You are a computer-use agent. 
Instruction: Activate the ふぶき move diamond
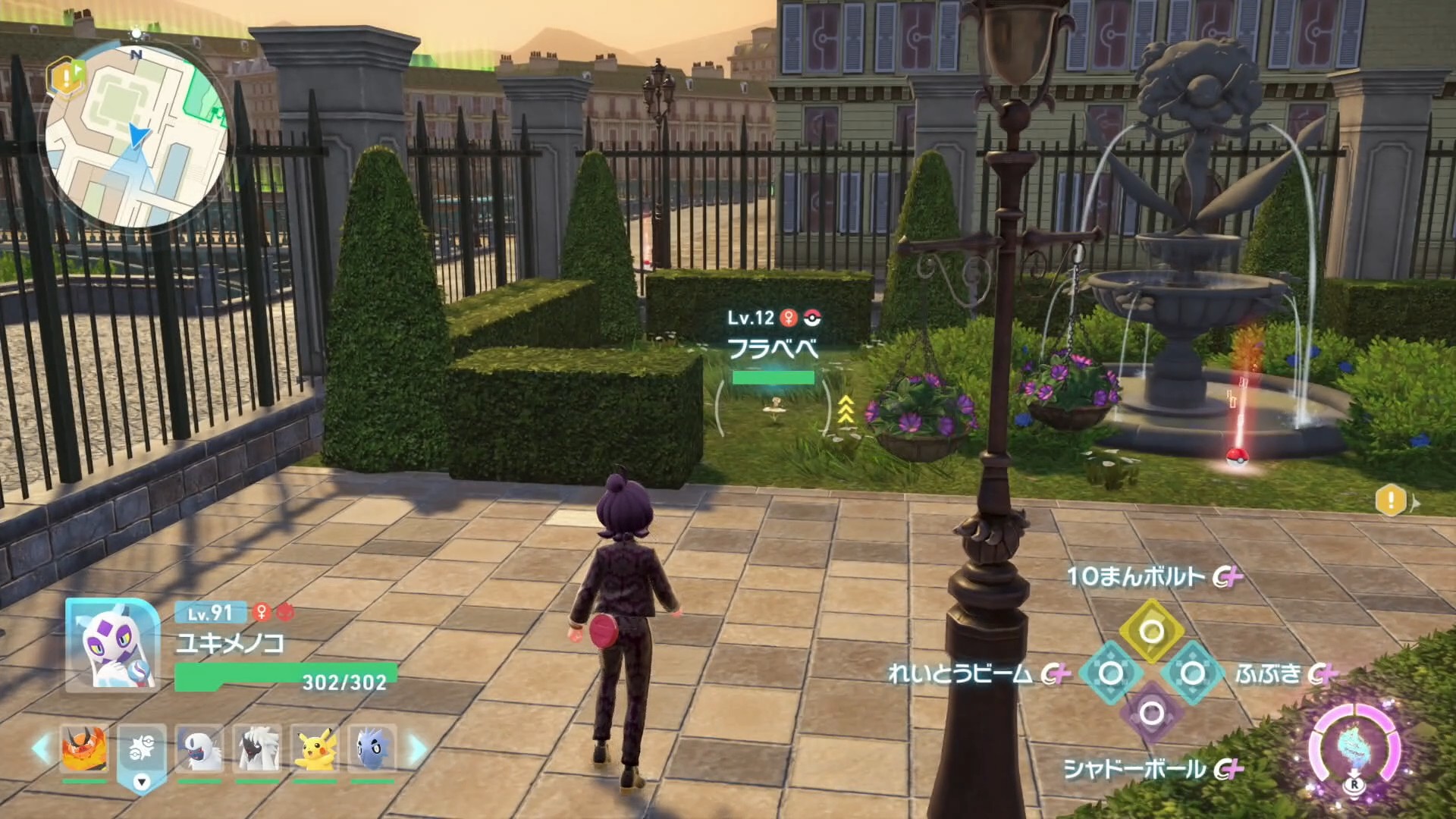(x=1192, y=673)
